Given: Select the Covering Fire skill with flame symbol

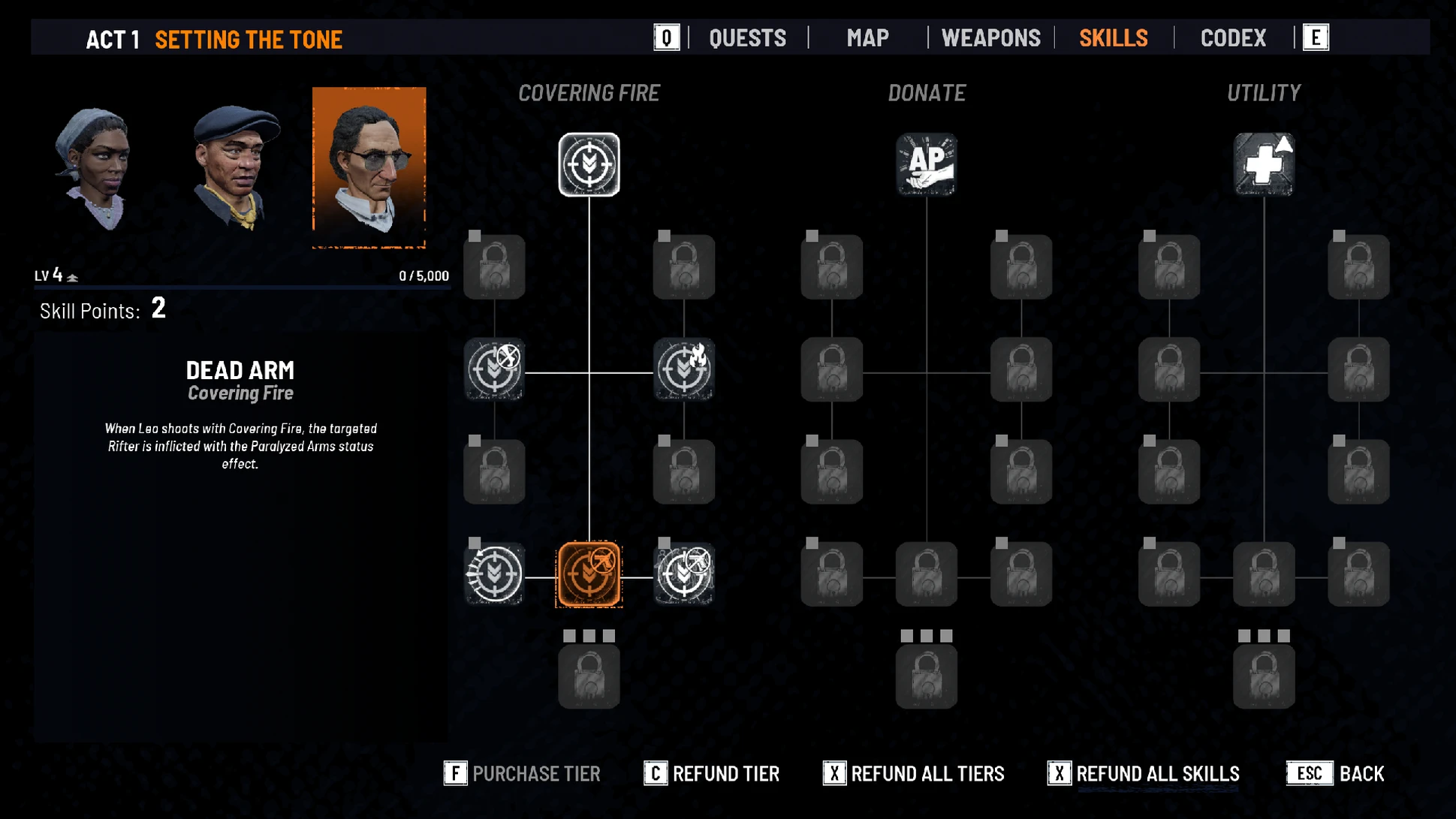Looking at the screenshot, I should click(683, 369).
